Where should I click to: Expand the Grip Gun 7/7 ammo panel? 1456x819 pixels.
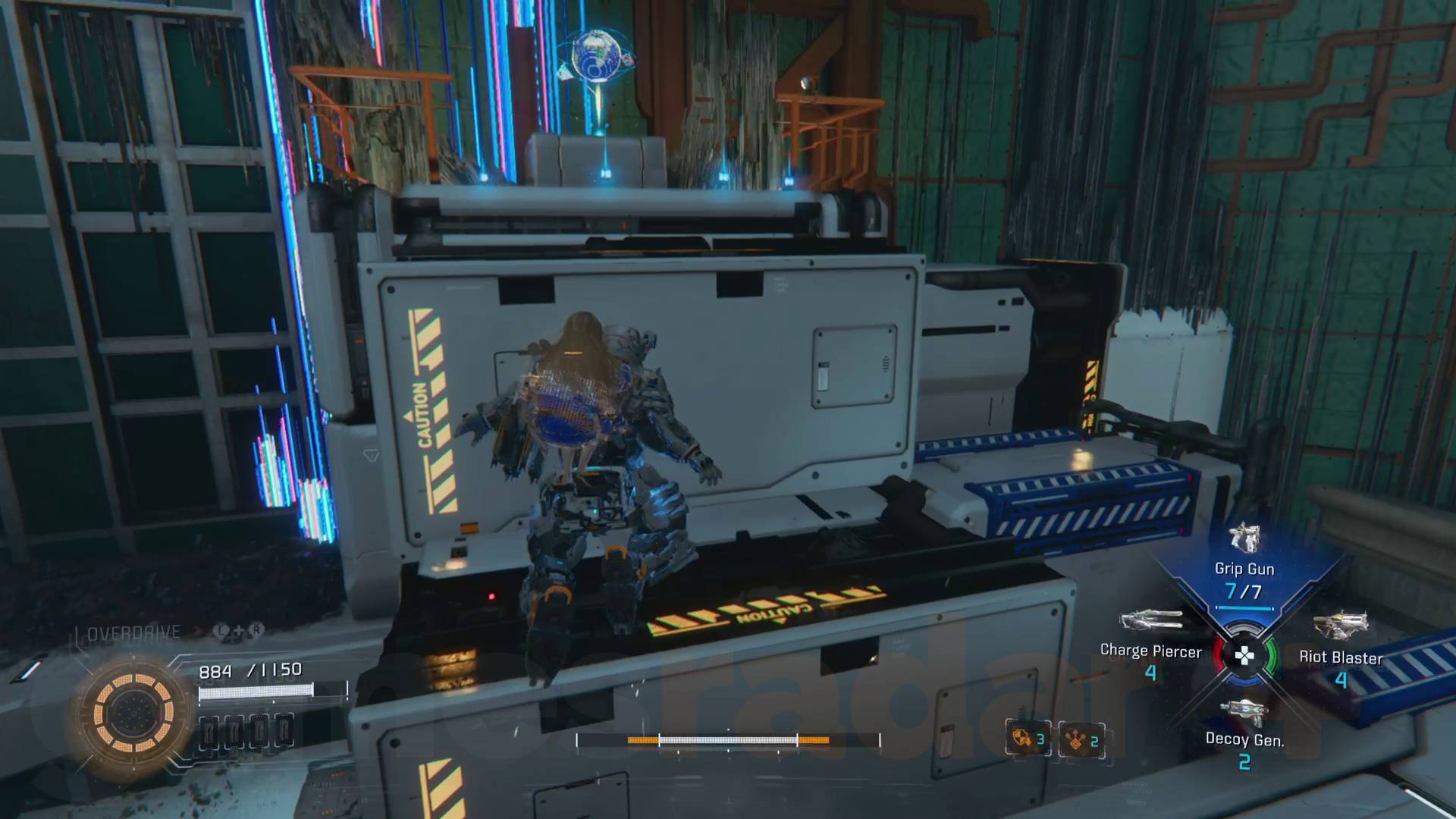1244,590
